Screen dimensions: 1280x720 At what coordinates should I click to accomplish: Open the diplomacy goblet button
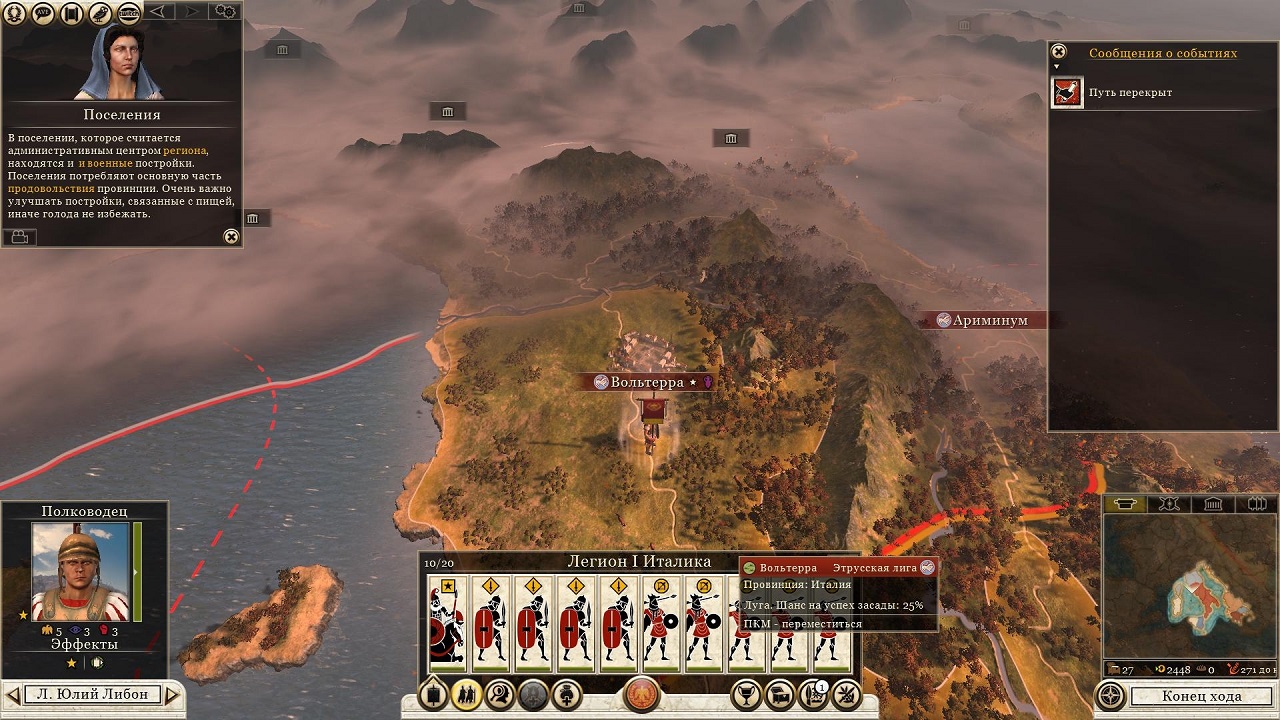(x=745, y=695)
